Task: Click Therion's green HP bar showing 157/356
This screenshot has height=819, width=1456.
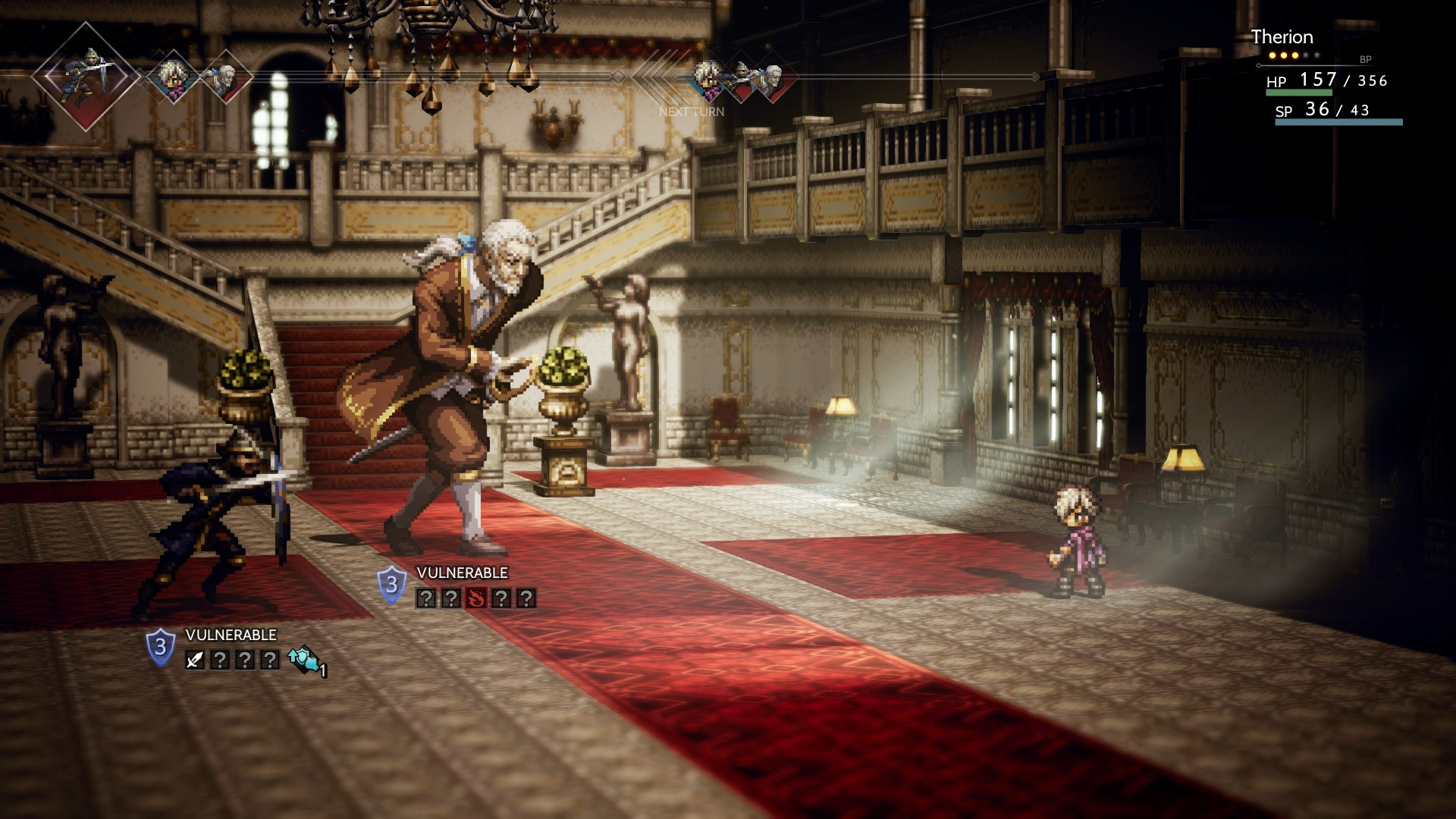Action: (x=1299, y=93)
